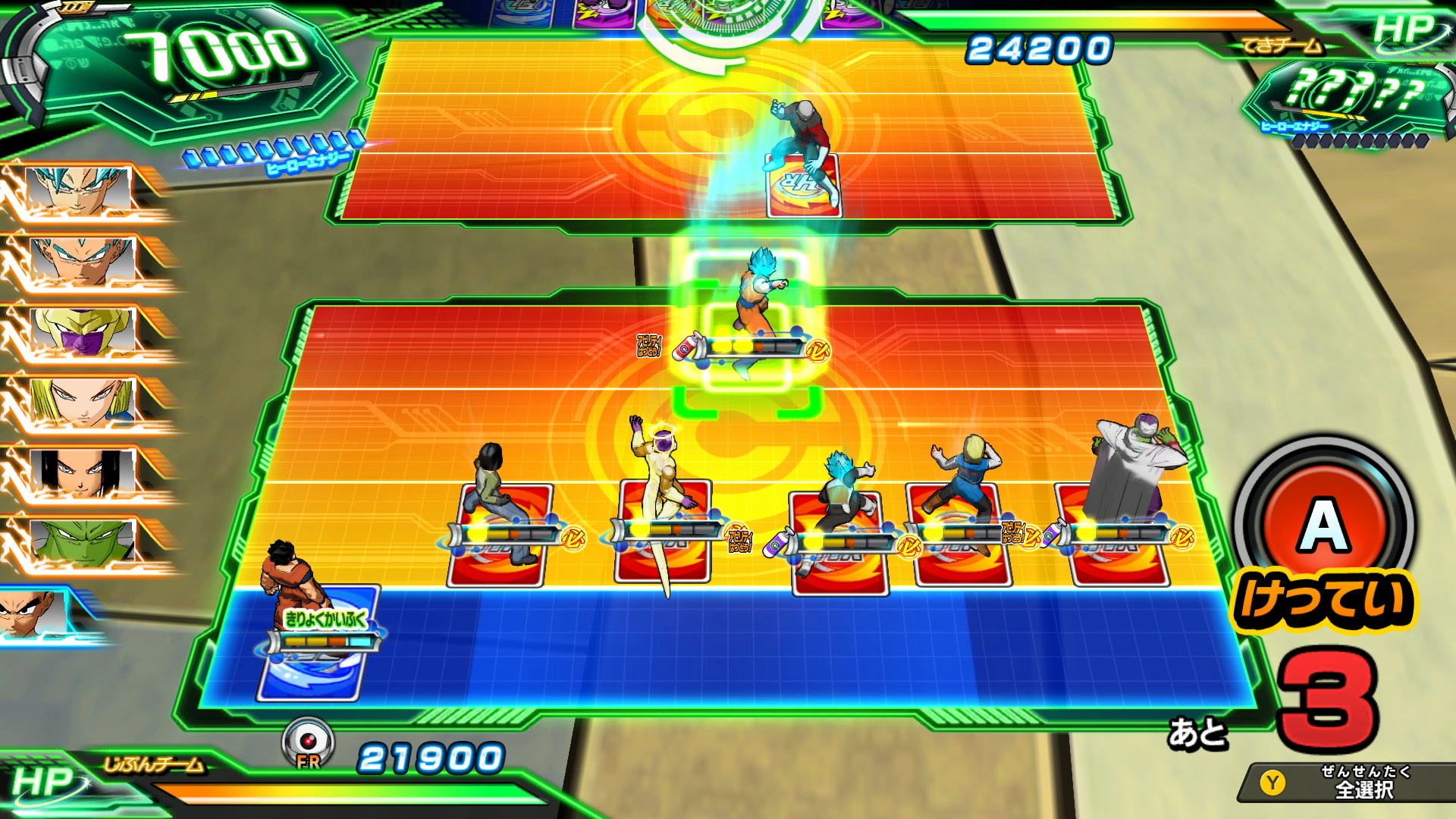Pick Golden Frieza's card on the board
This screenshot has height=819, width=1456.
pos(663,531)
